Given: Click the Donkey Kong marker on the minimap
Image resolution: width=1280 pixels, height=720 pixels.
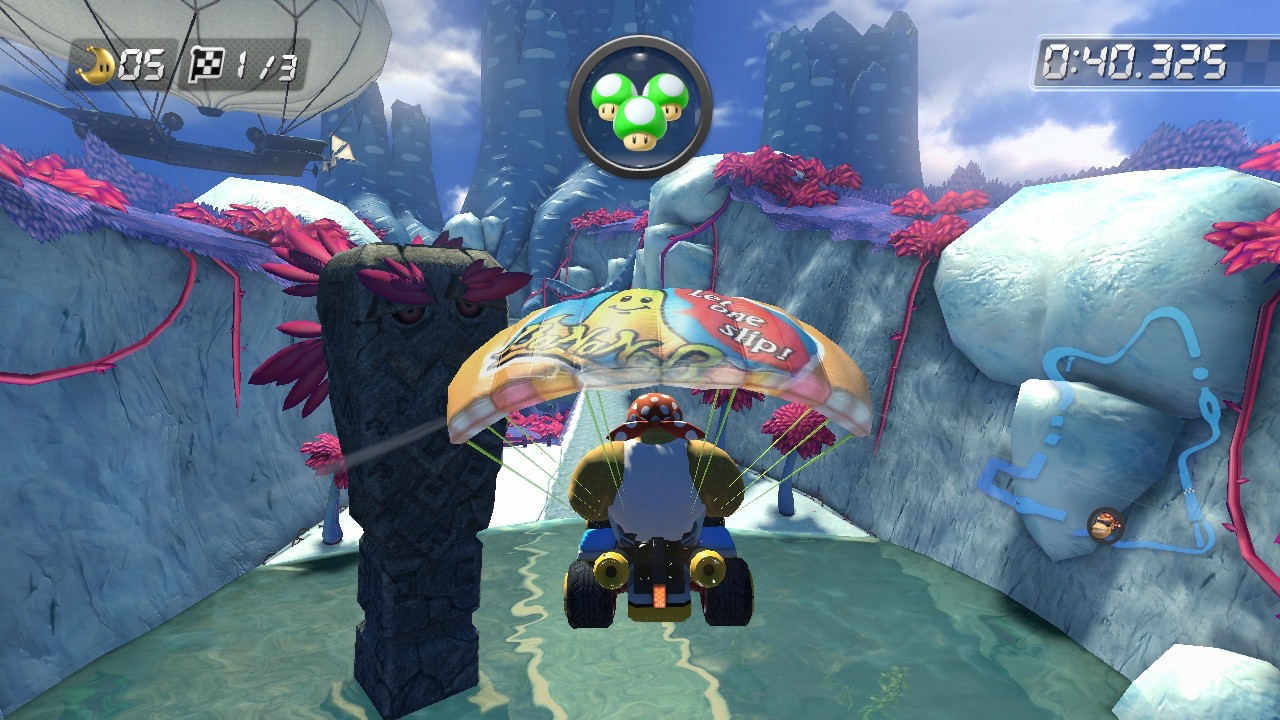Looking at the screenshot, I should 1105,524.
